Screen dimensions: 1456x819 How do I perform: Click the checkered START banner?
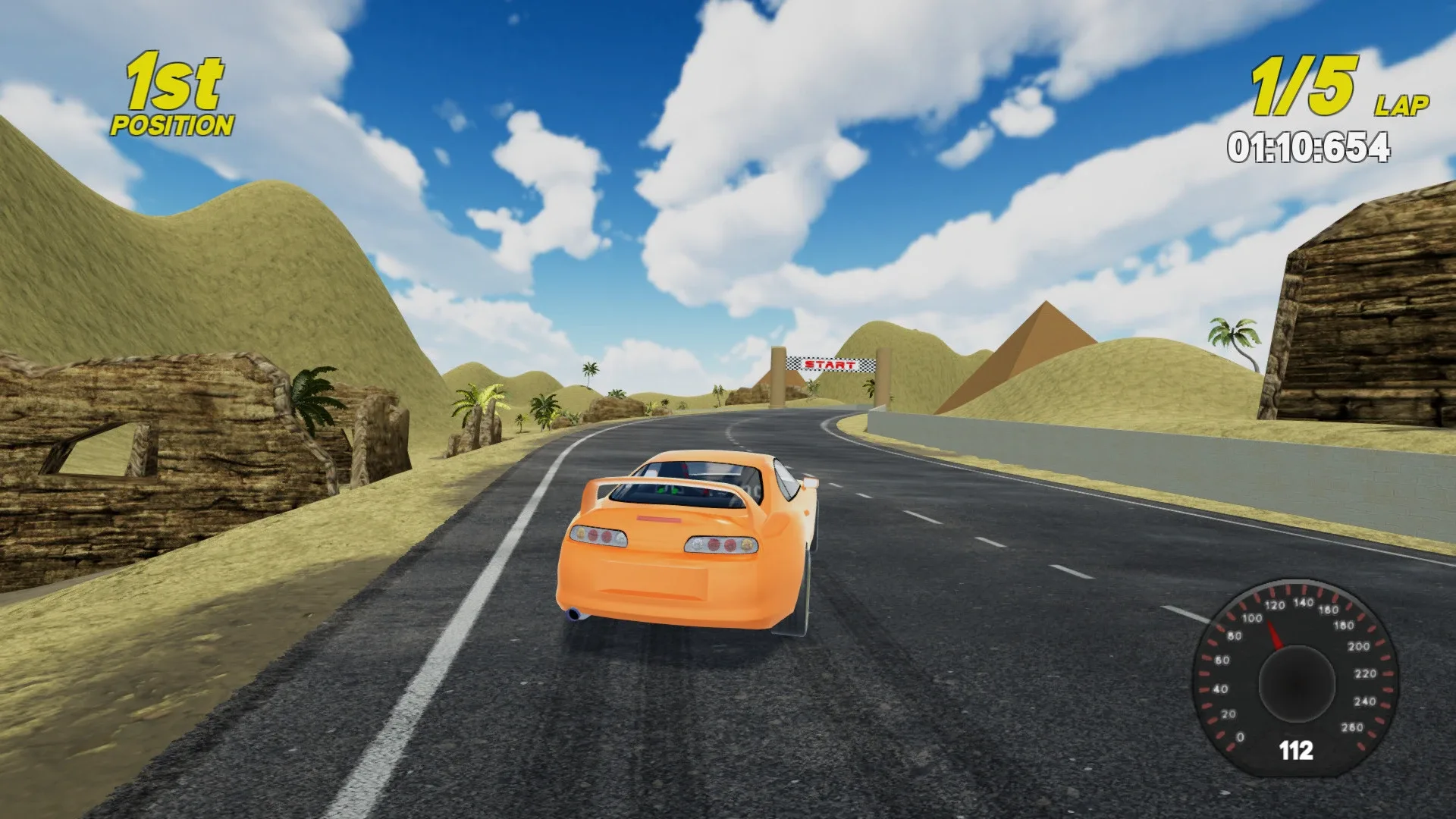click(x=830, y=364)
